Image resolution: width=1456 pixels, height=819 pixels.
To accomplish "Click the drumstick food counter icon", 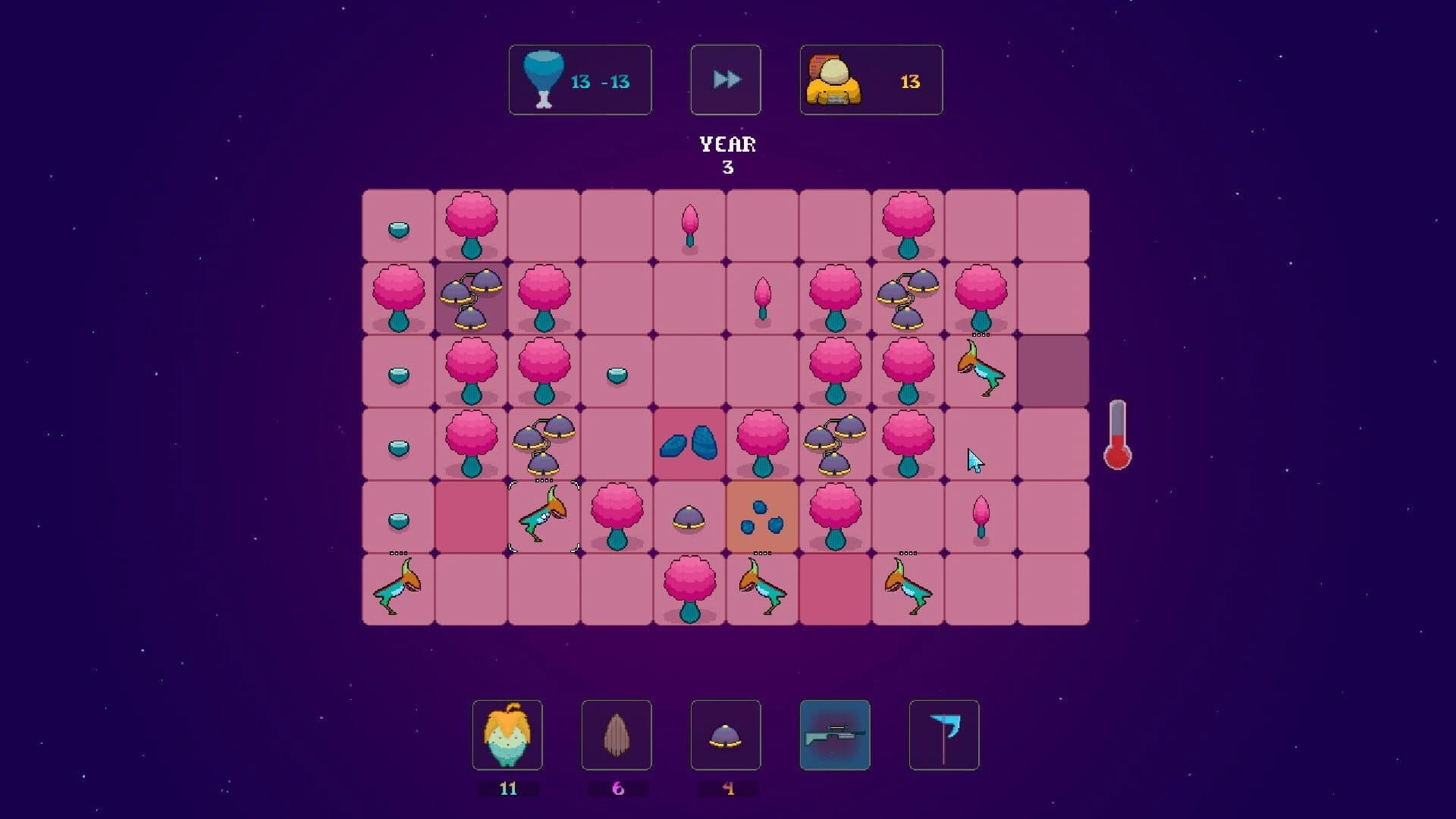I will click(x=541, y=78).
